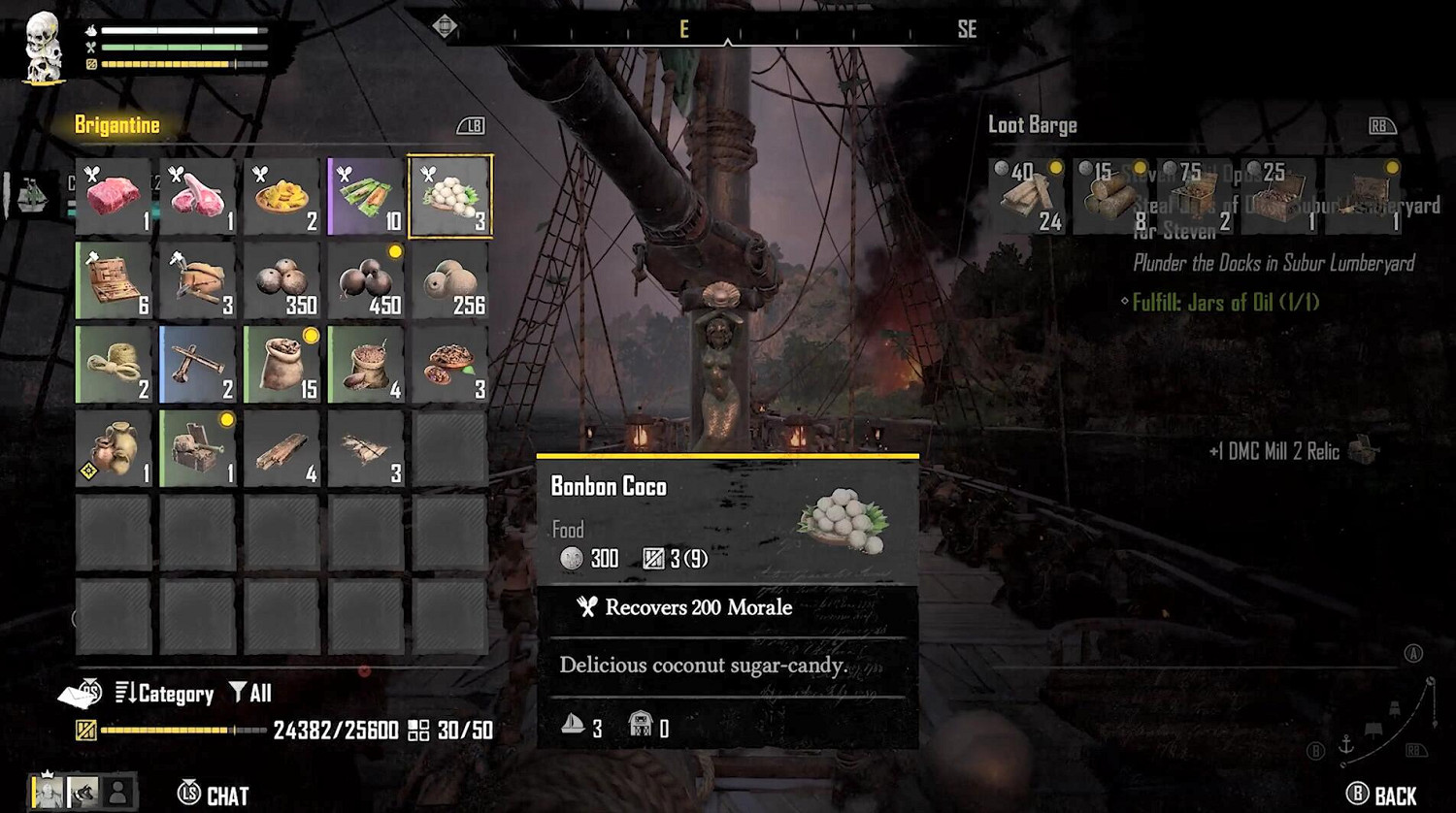Image resolution: width=1456 pixels, height=813 pixels.
Task: Select the Loot Barge chest worth 75
Action: 1196,197
